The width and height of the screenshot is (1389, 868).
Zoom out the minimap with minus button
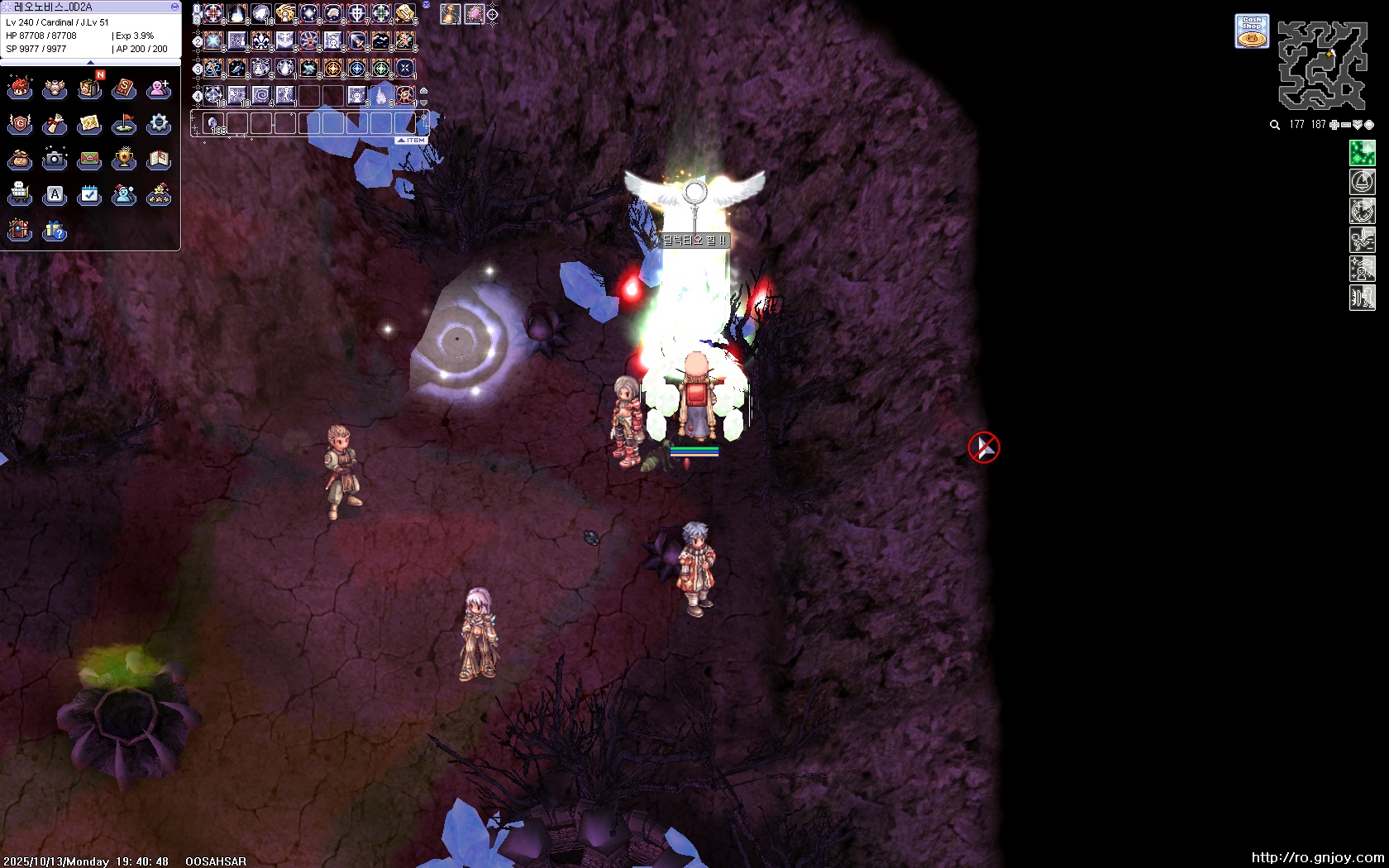click(1346, 125)
